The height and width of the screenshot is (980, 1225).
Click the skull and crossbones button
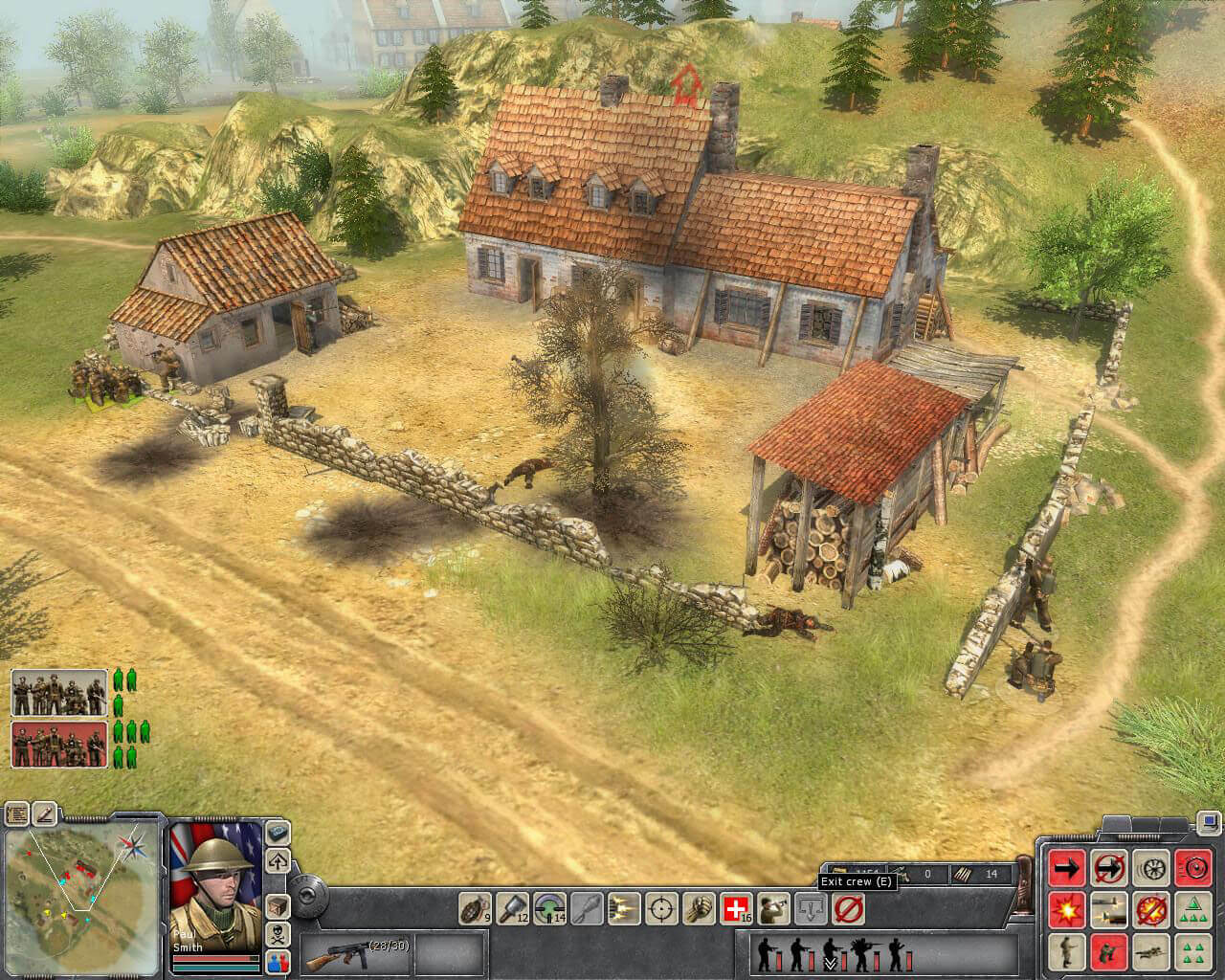coord(278,934)
